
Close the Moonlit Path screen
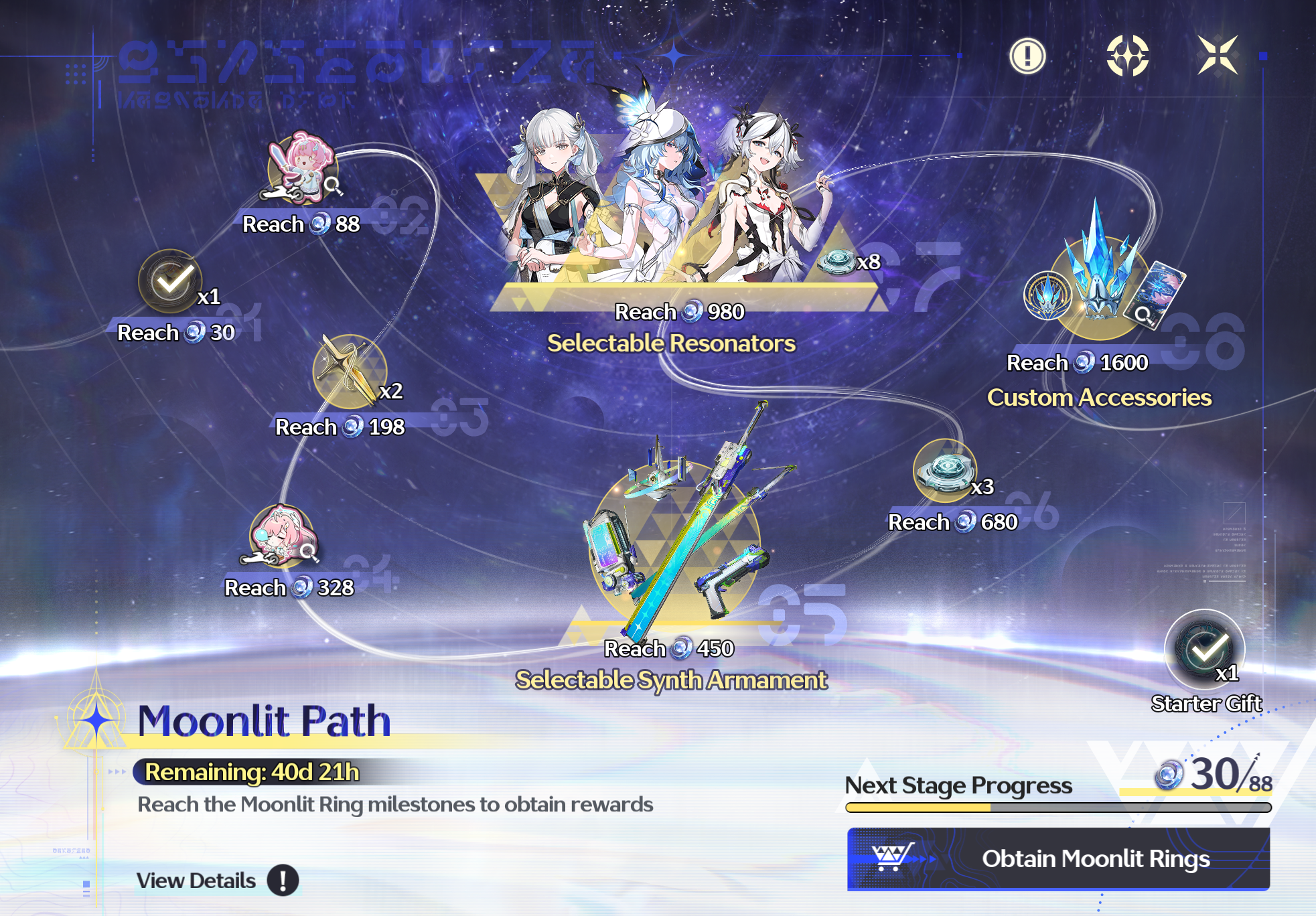(1217, 55)
